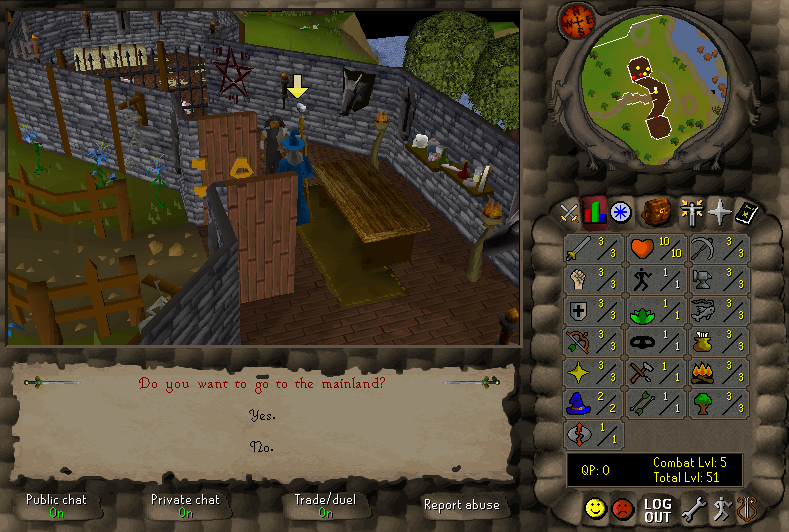Toggle the Private chat setting
The height and width of the screenshot is (532, 789).
pos(185,505)
